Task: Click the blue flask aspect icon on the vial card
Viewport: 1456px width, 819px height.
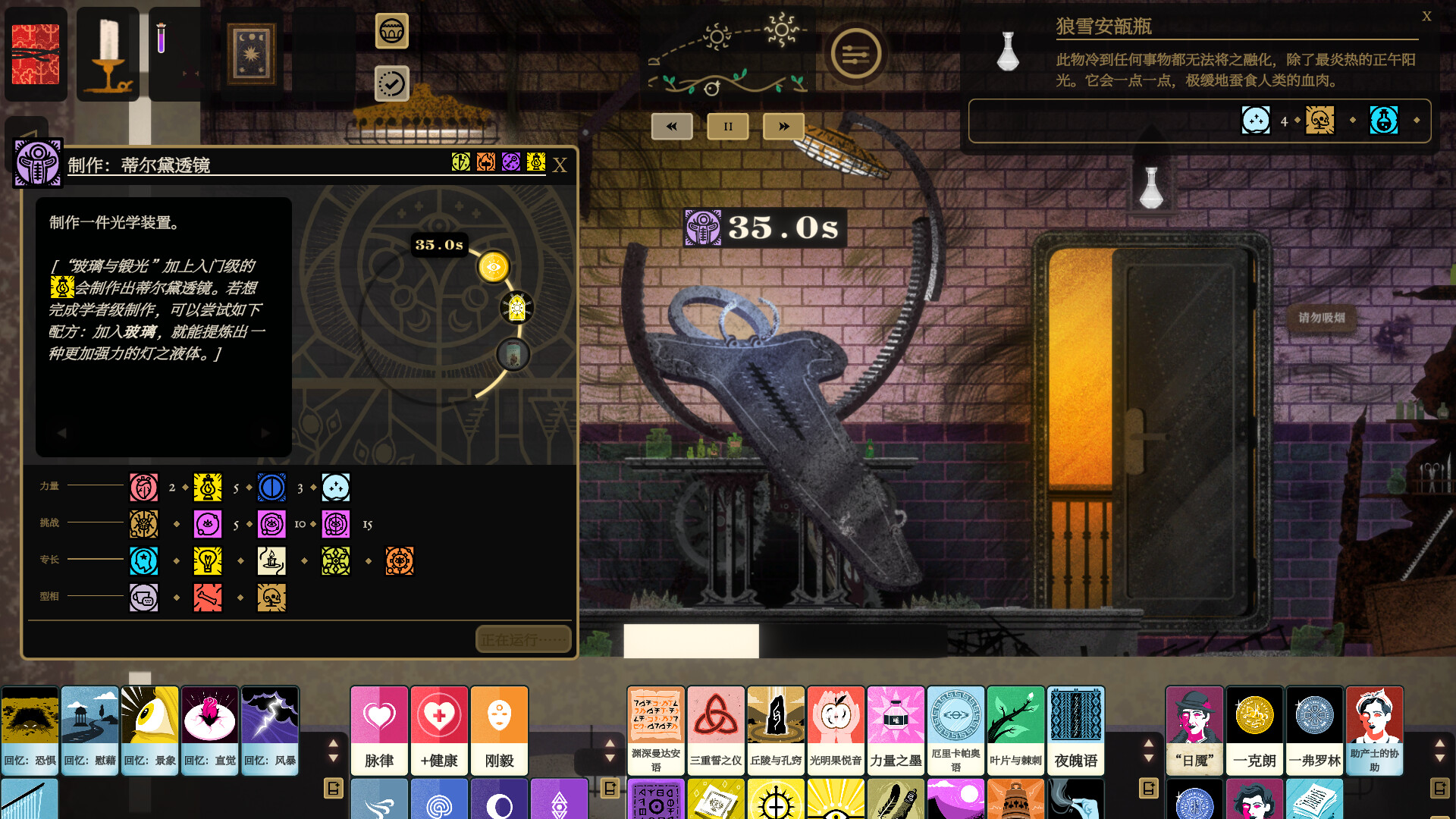Action: [x=1385, y=120]
